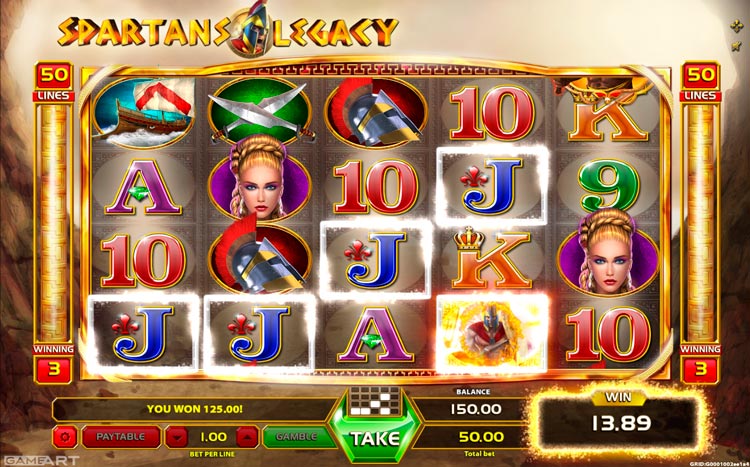Click the bet per line red arrow
750x467 pixels.
click(177, 437)
